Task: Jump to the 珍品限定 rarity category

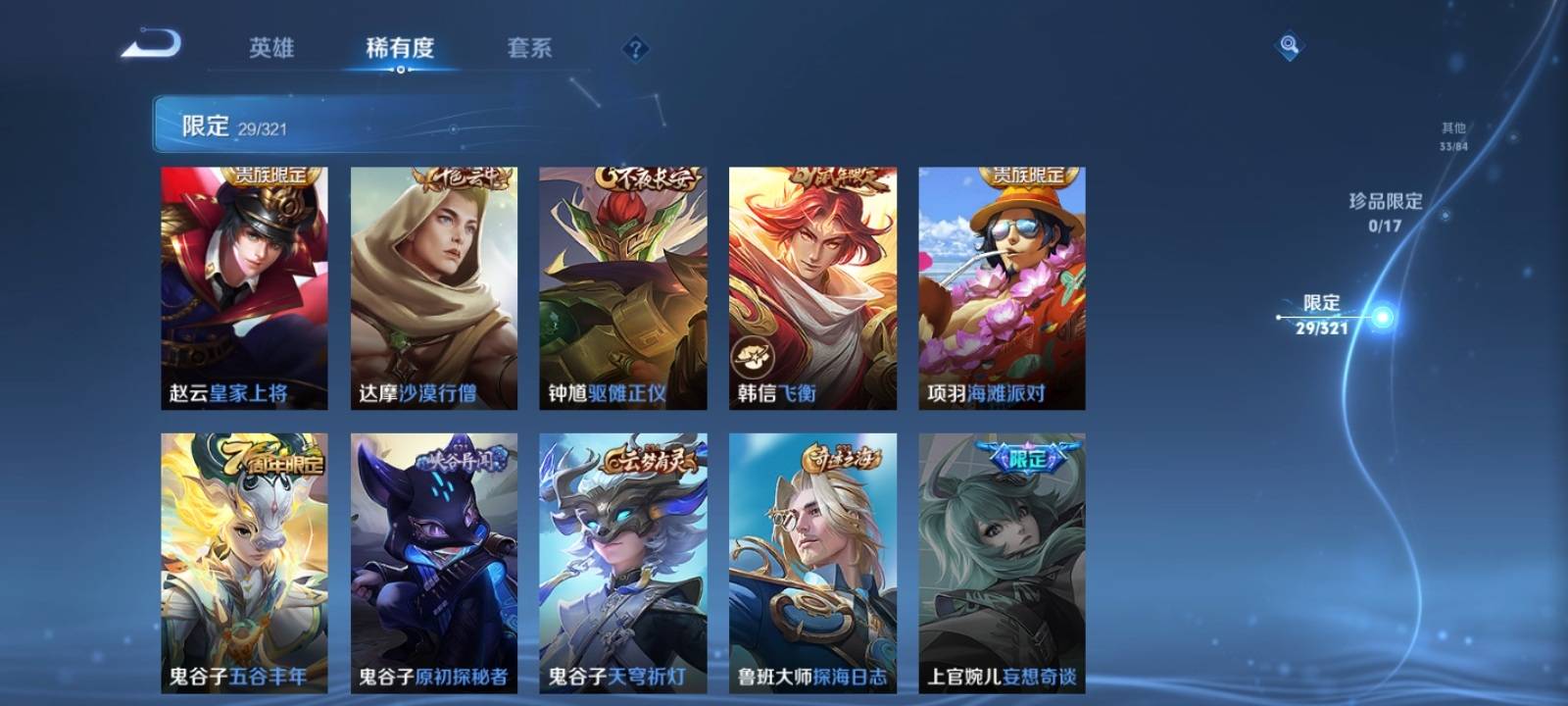Action: 1385,211
